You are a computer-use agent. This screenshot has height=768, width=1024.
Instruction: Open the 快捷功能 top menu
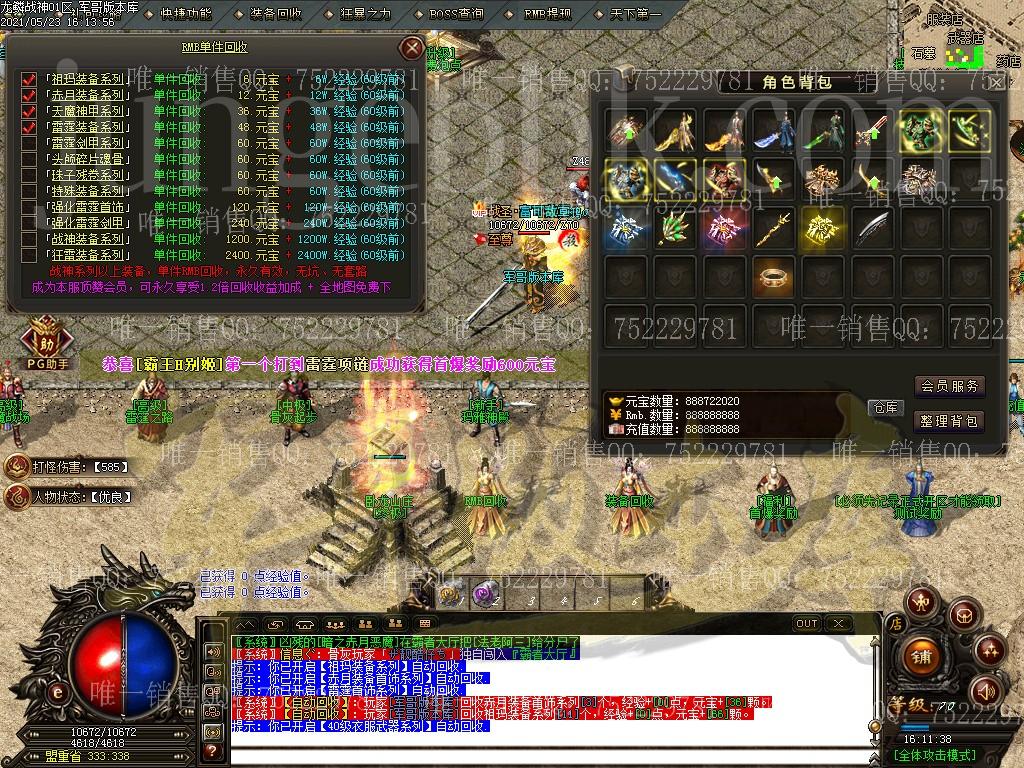click(x=185, y=15)
